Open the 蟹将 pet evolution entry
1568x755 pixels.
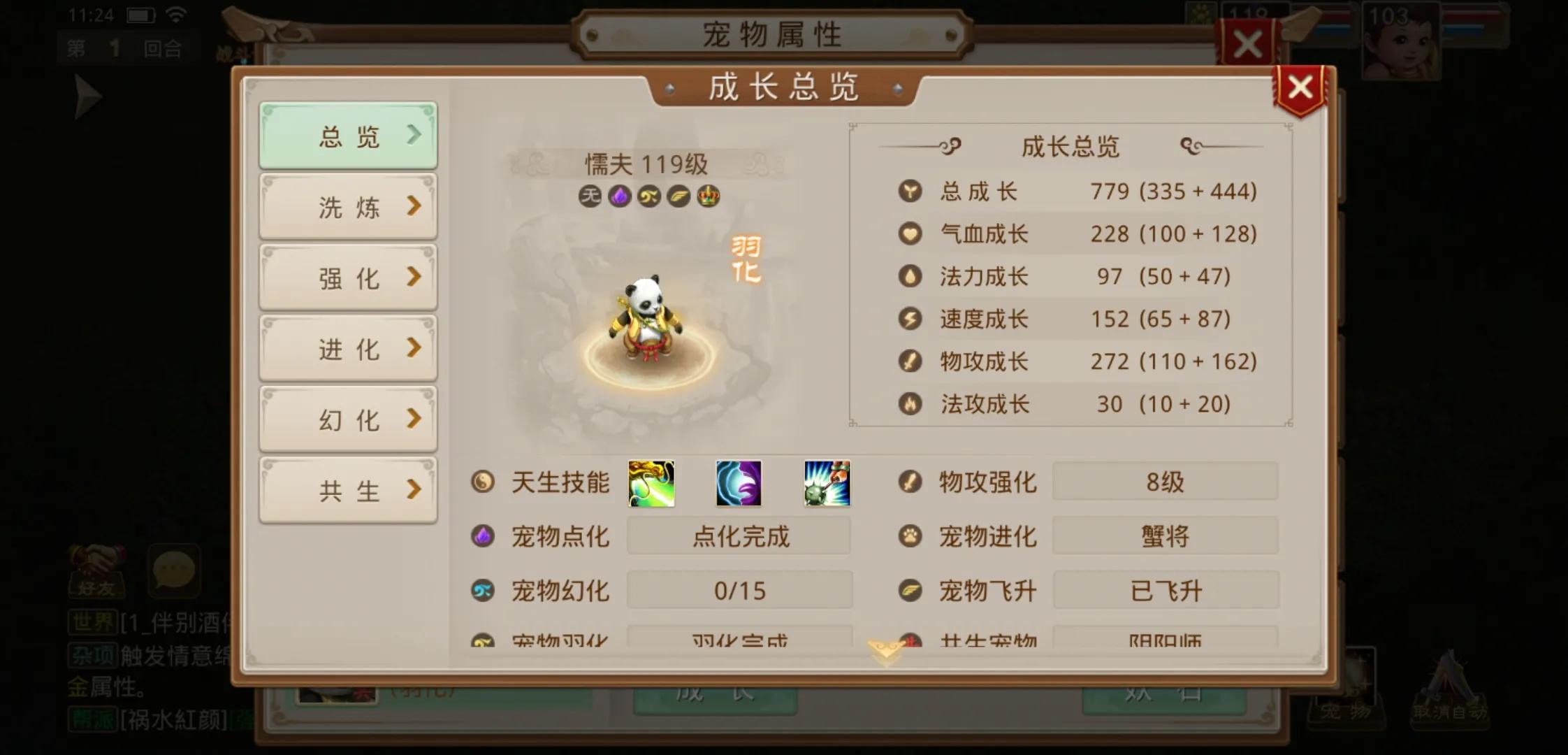coord(1165,535)
